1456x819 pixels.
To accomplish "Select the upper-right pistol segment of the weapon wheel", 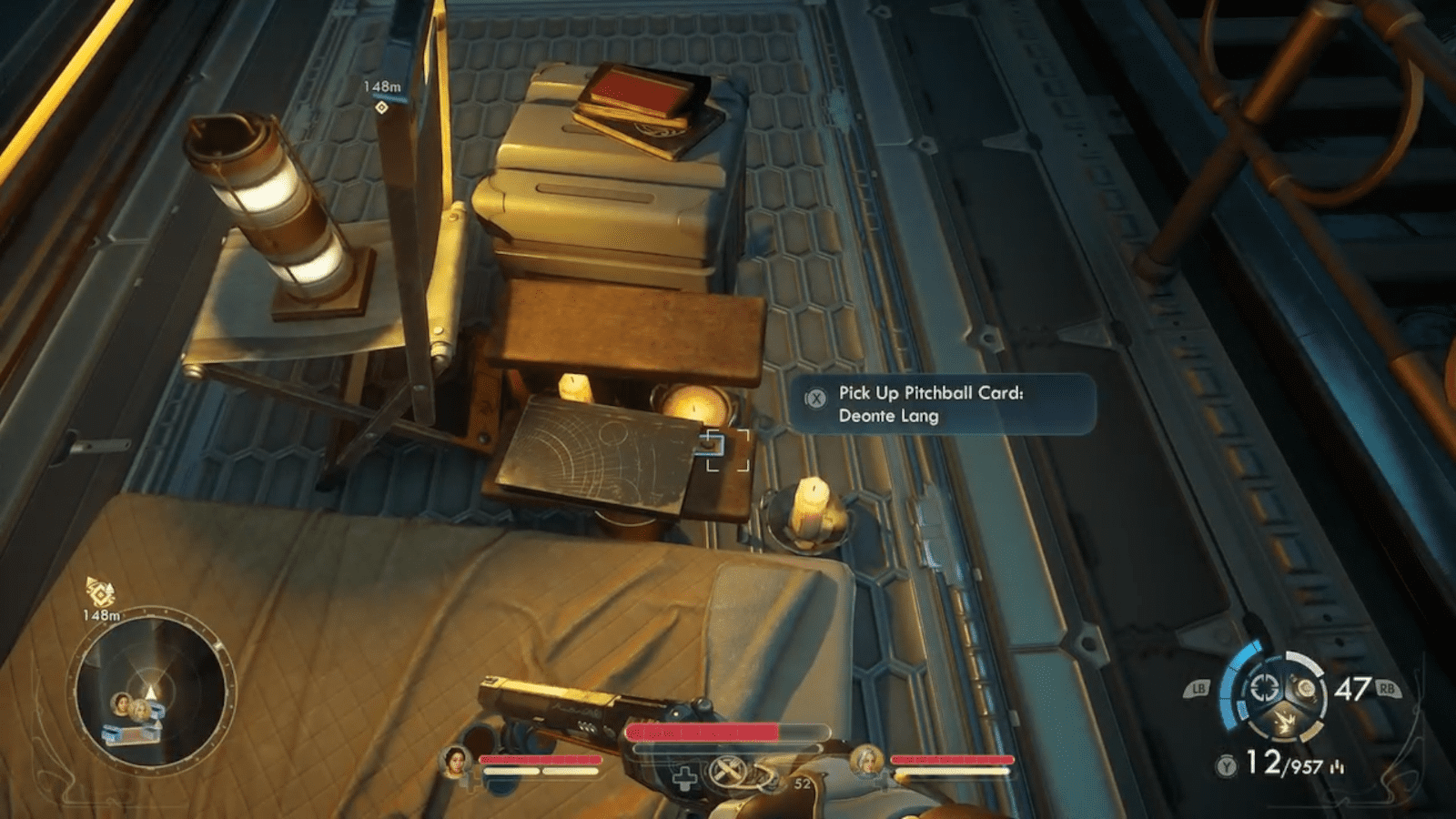I will pos(1307,690).
